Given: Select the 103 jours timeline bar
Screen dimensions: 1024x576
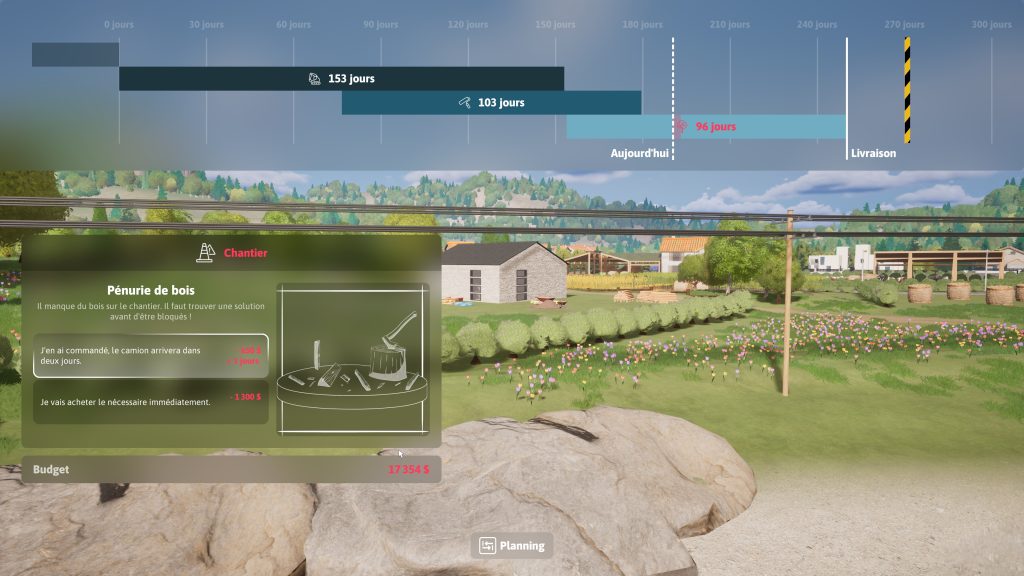Looking at the screenshot, I should click(491, 102).
